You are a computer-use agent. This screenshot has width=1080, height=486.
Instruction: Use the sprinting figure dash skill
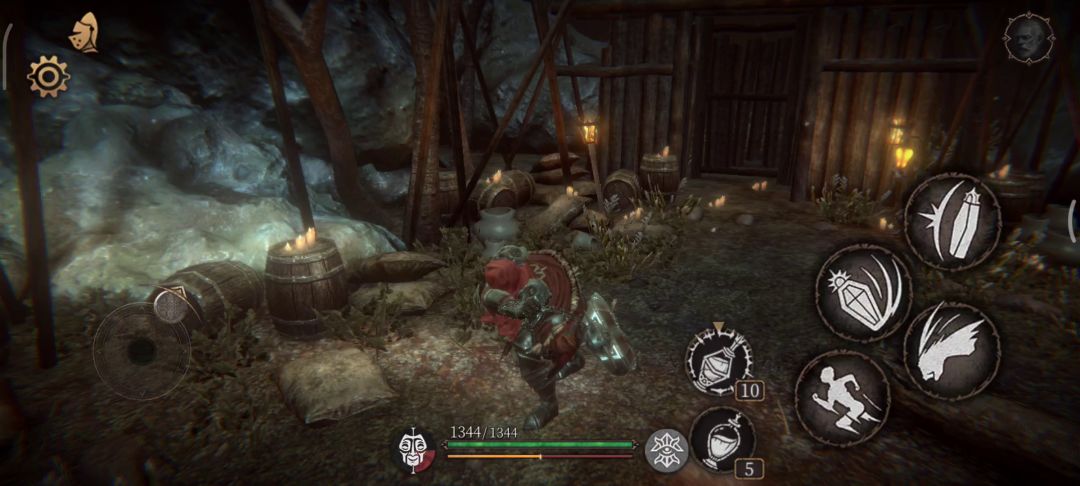coord(842,397)
